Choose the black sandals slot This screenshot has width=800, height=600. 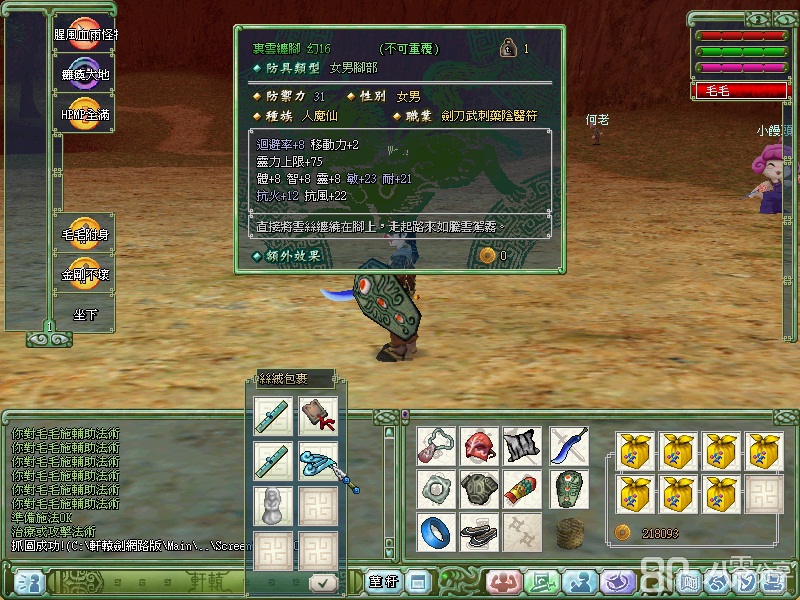(x=479, y=532)
